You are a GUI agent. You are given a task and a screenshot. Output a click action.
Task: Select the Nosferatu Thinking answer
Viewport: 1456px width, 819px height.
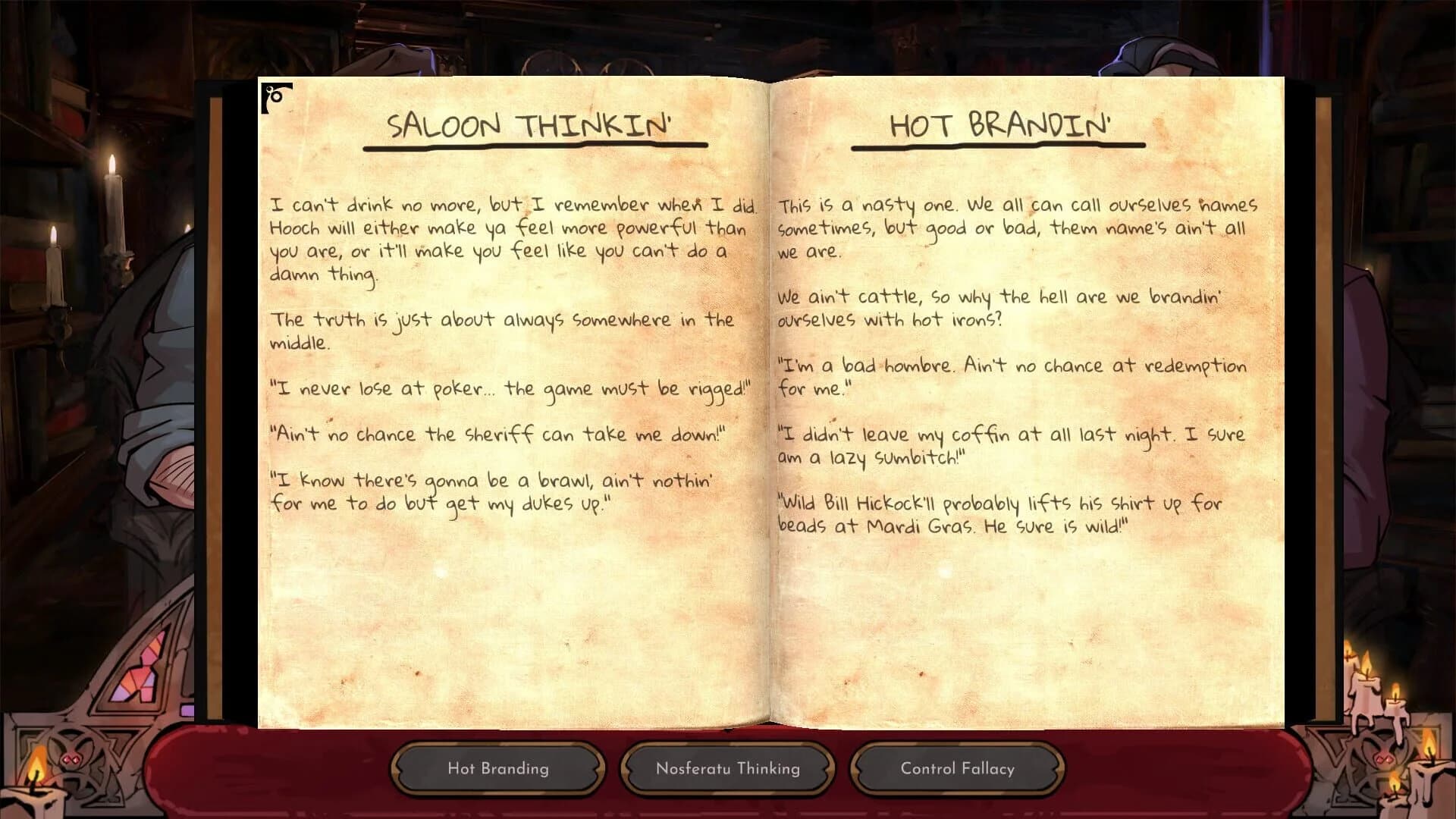pos(727,768)
